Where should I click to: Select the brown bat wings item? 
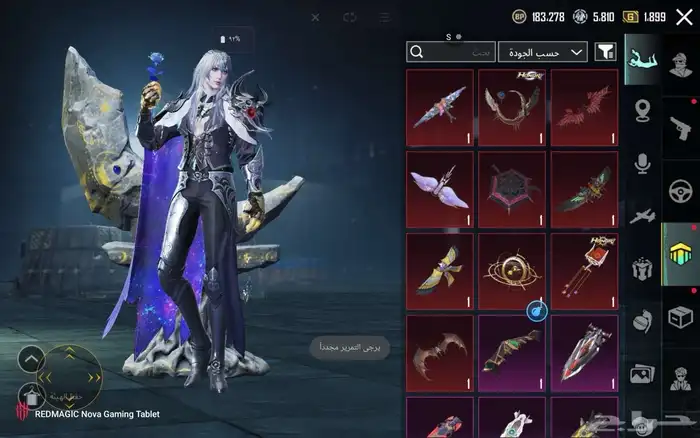pos(439,353)
